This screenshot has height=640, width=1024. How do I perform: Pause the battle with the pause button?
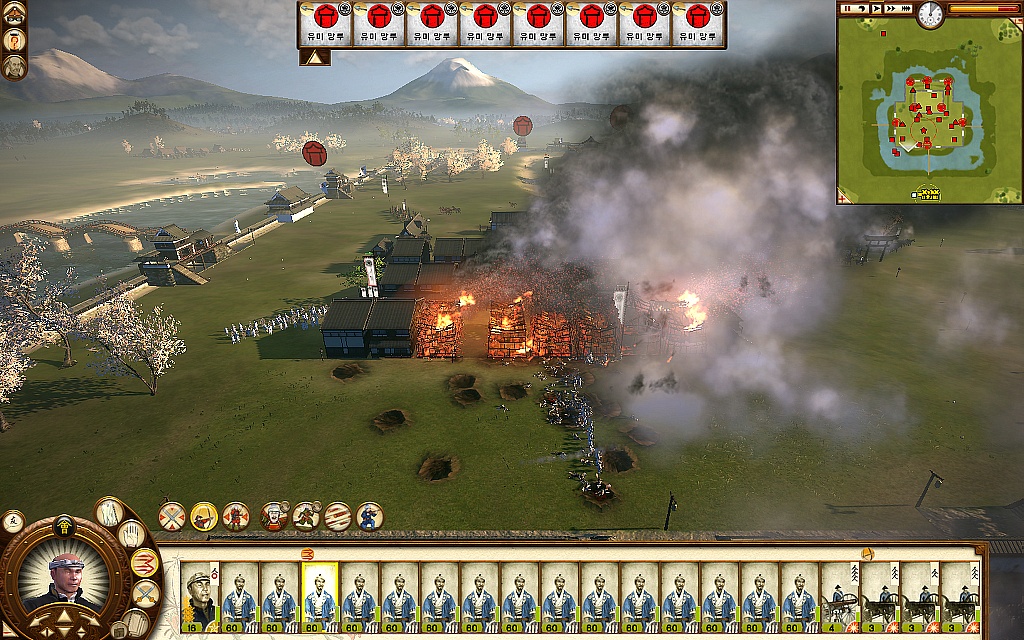[x=846, y=8]
